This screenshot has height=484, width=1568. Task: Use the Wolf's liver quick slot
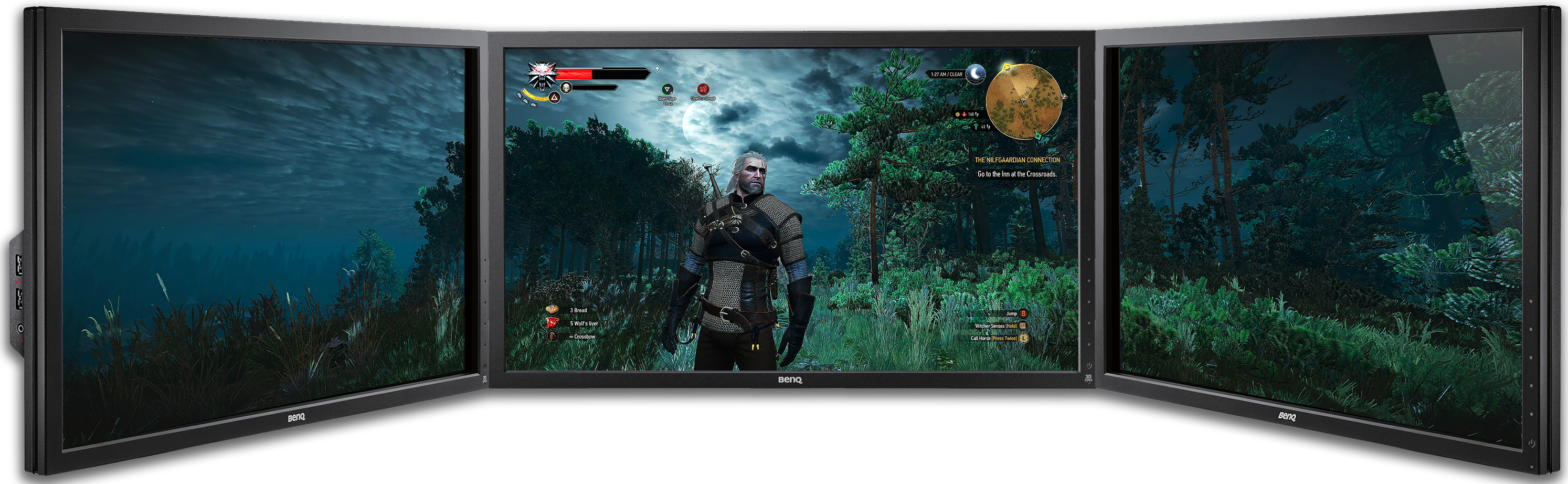point(553,323)
